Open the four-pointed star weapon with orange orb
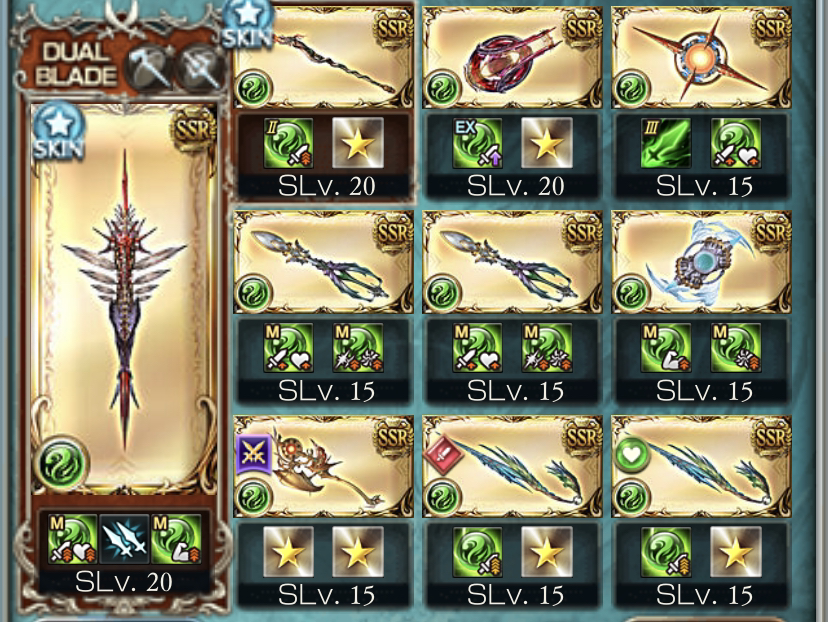This screenshot has width=828, height=622. [701, 56]
